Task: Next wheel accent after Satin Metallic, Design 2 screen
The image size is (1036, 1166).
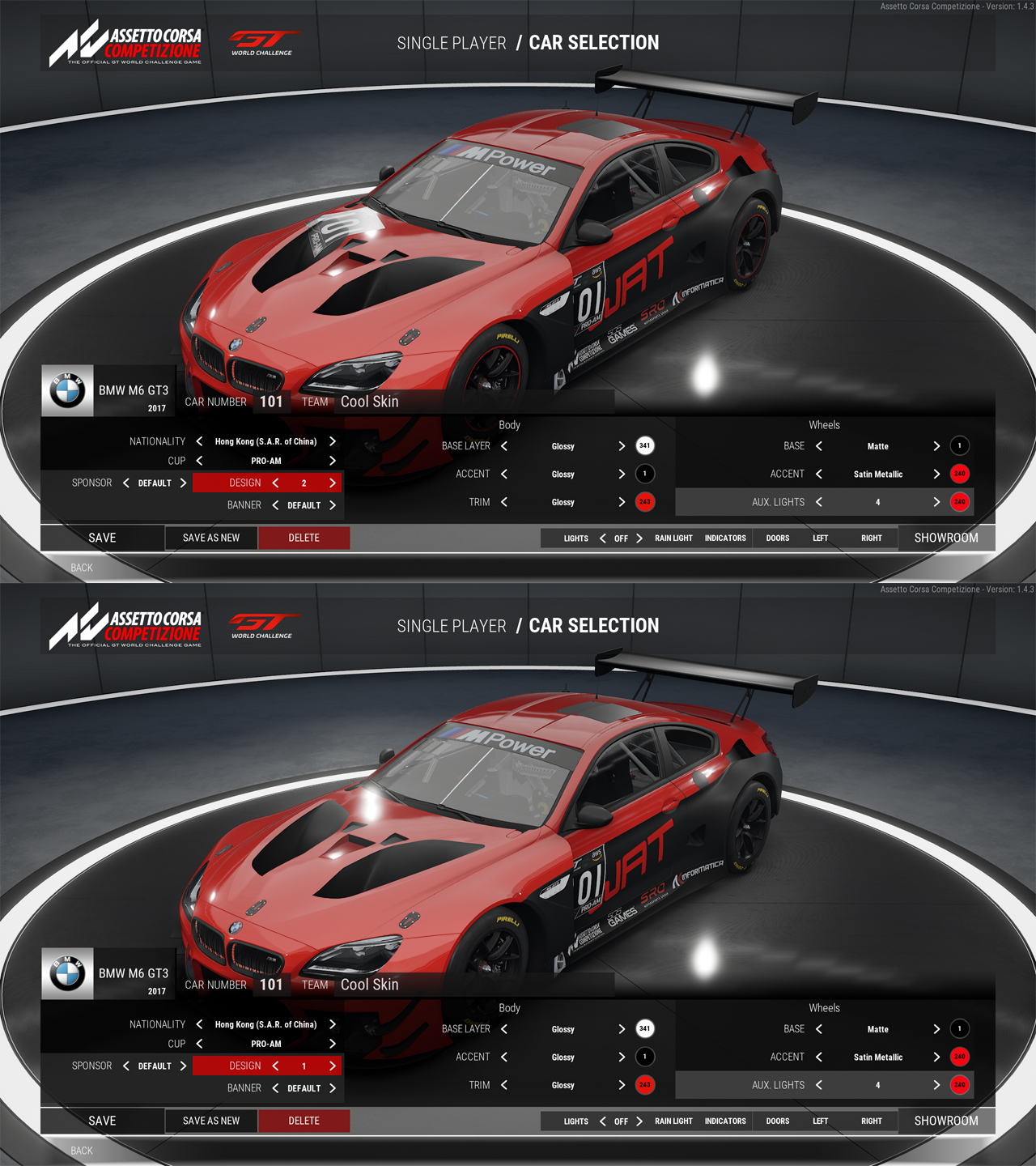Action: 936,474
